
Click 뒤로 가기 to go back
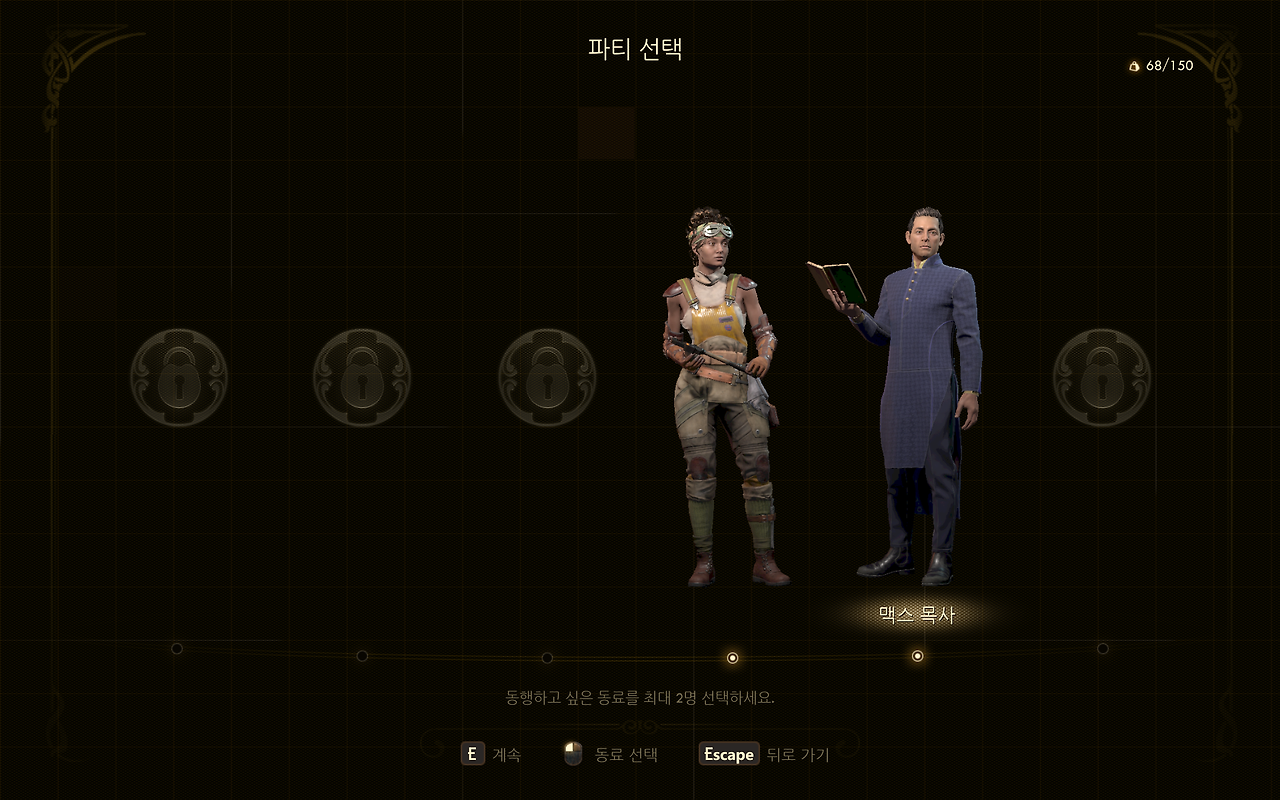pyautogui.click(x=800, y=755)
